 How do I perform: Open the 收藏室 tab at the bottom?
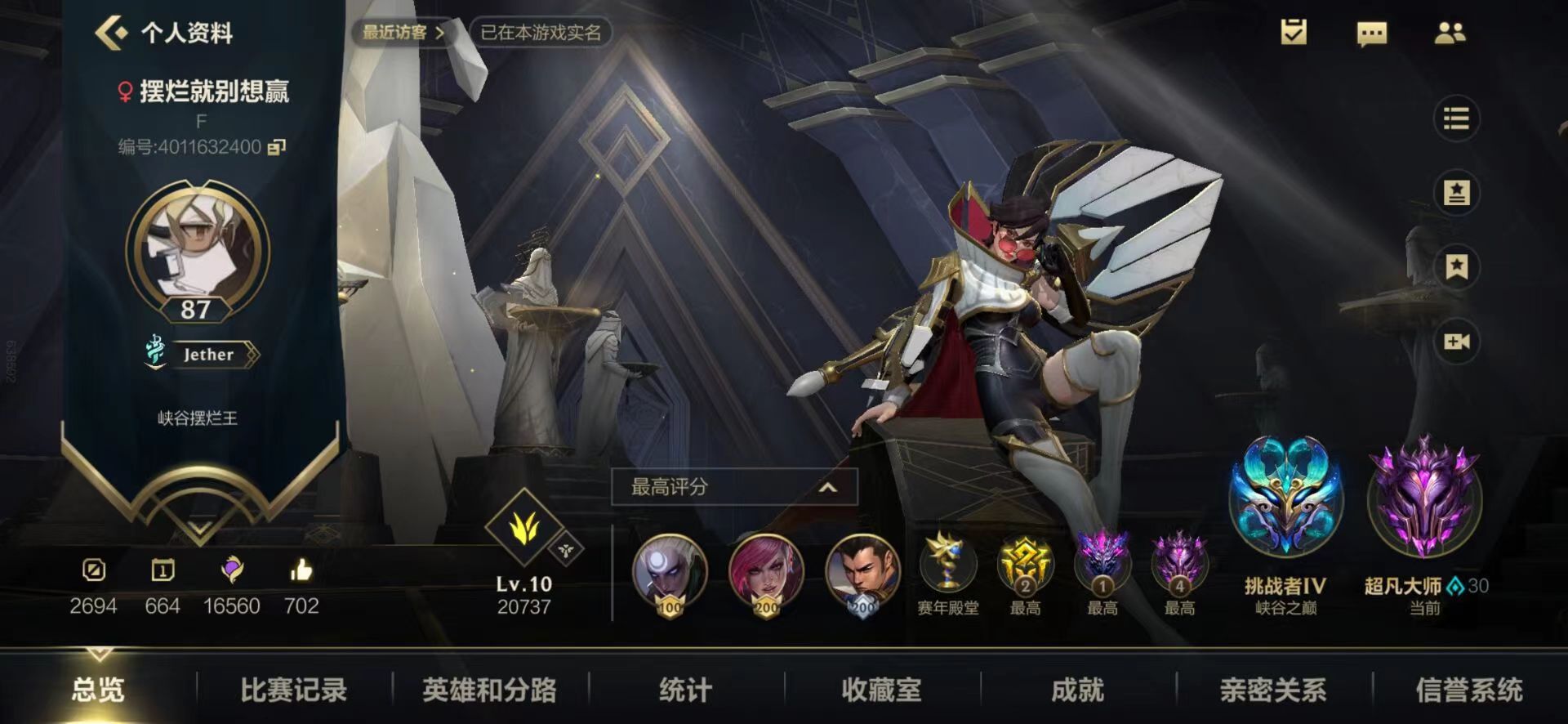884,689
